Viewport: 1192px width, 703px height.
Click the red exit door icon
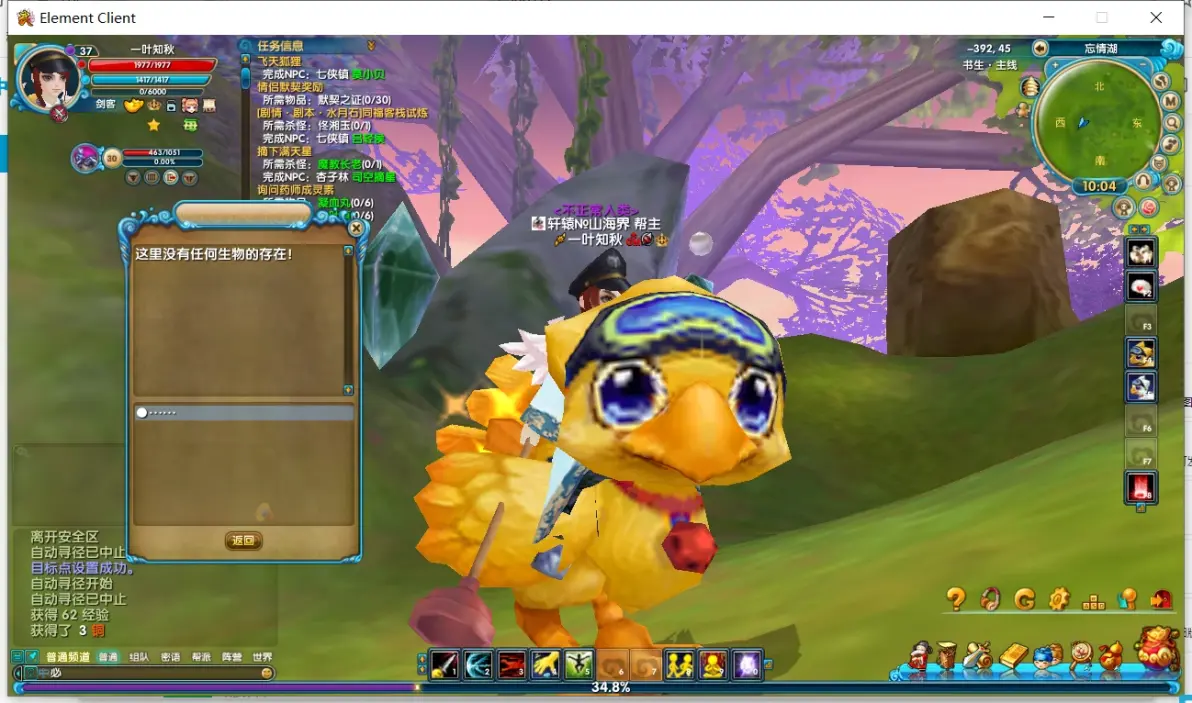[1161, 599]
